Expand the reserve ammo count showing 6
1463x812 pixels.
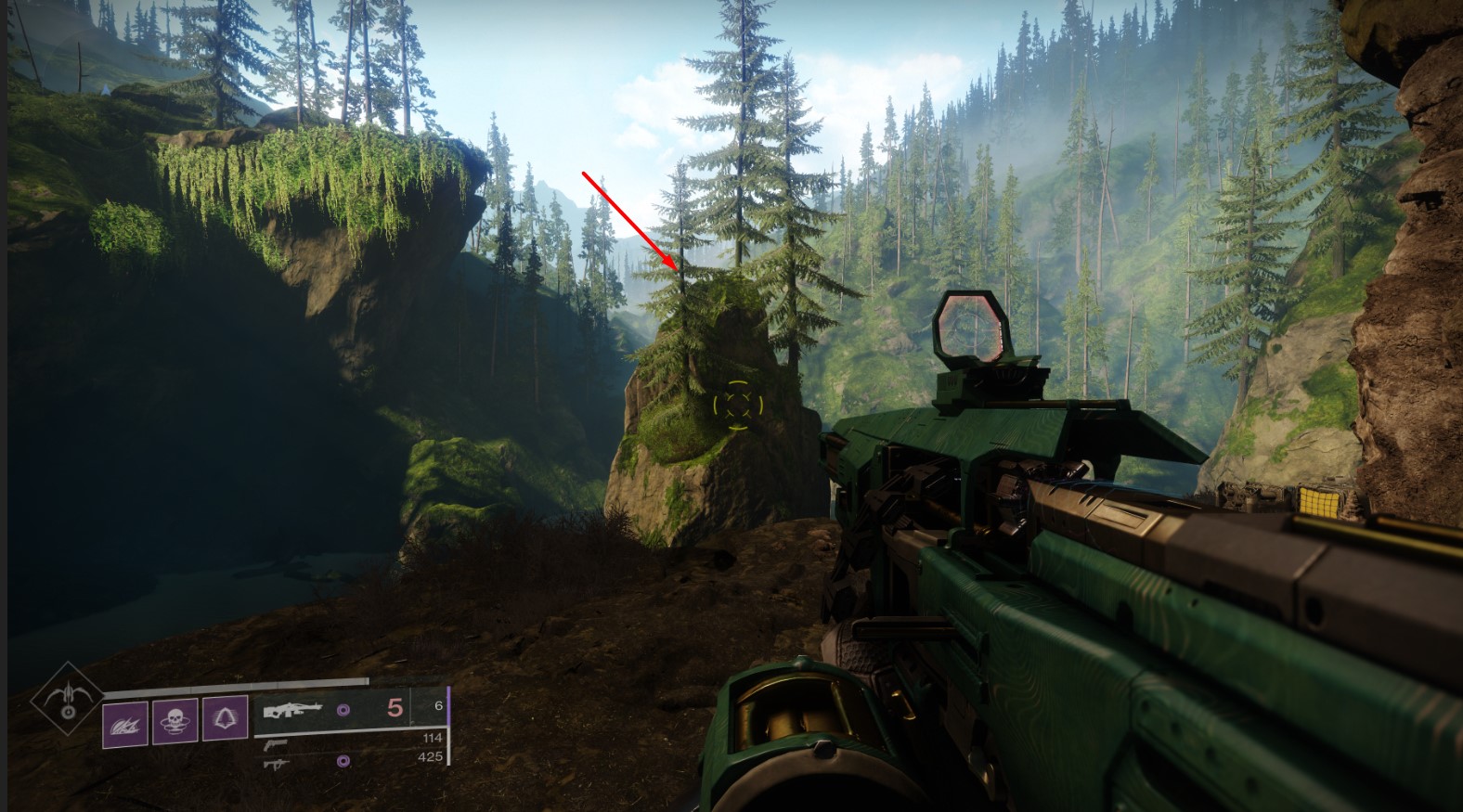coord(438,705)
